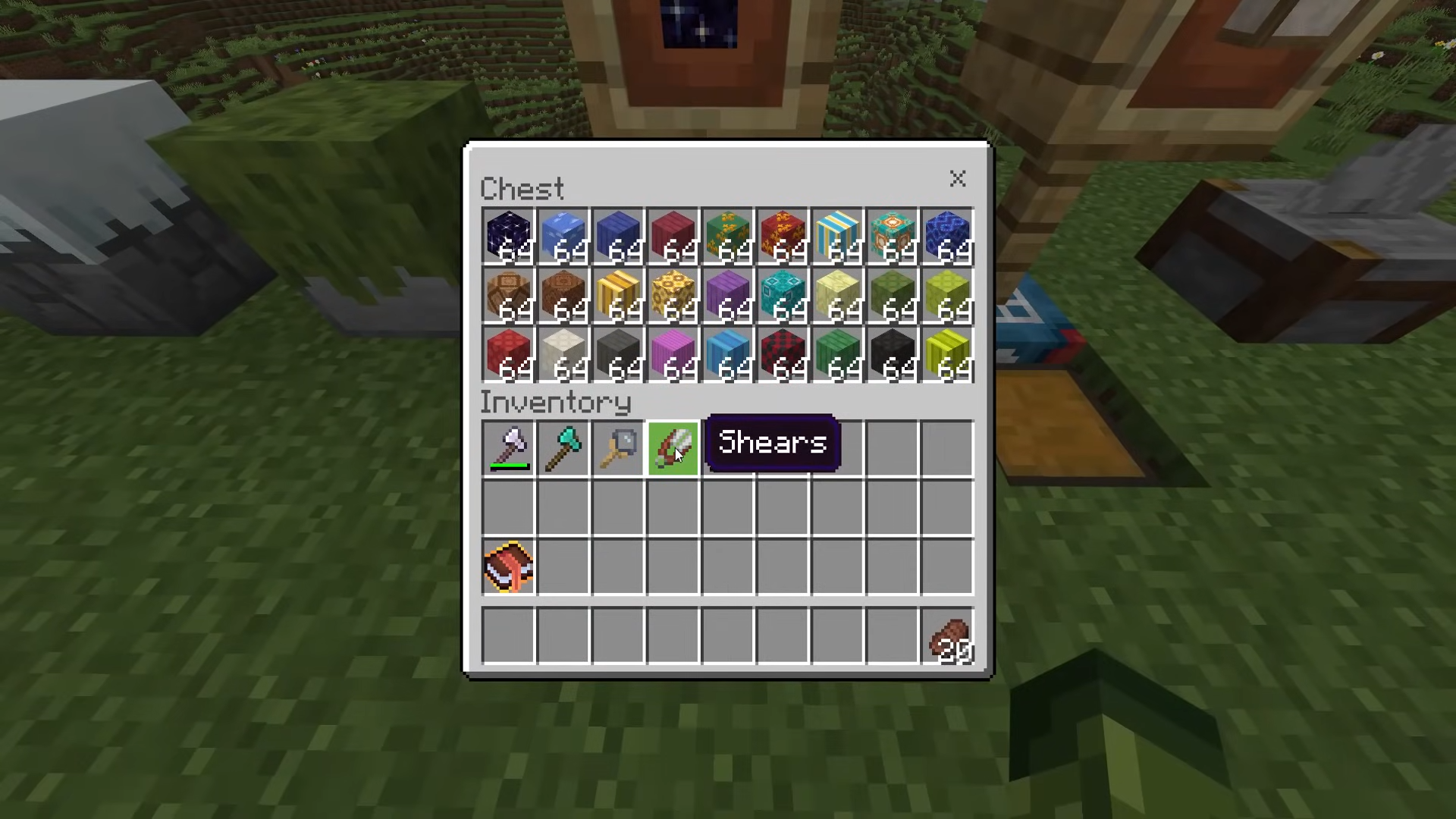1456x819 pixels.
Task: Pick up the iron axe with durability bar
Action: click(509, 448)
